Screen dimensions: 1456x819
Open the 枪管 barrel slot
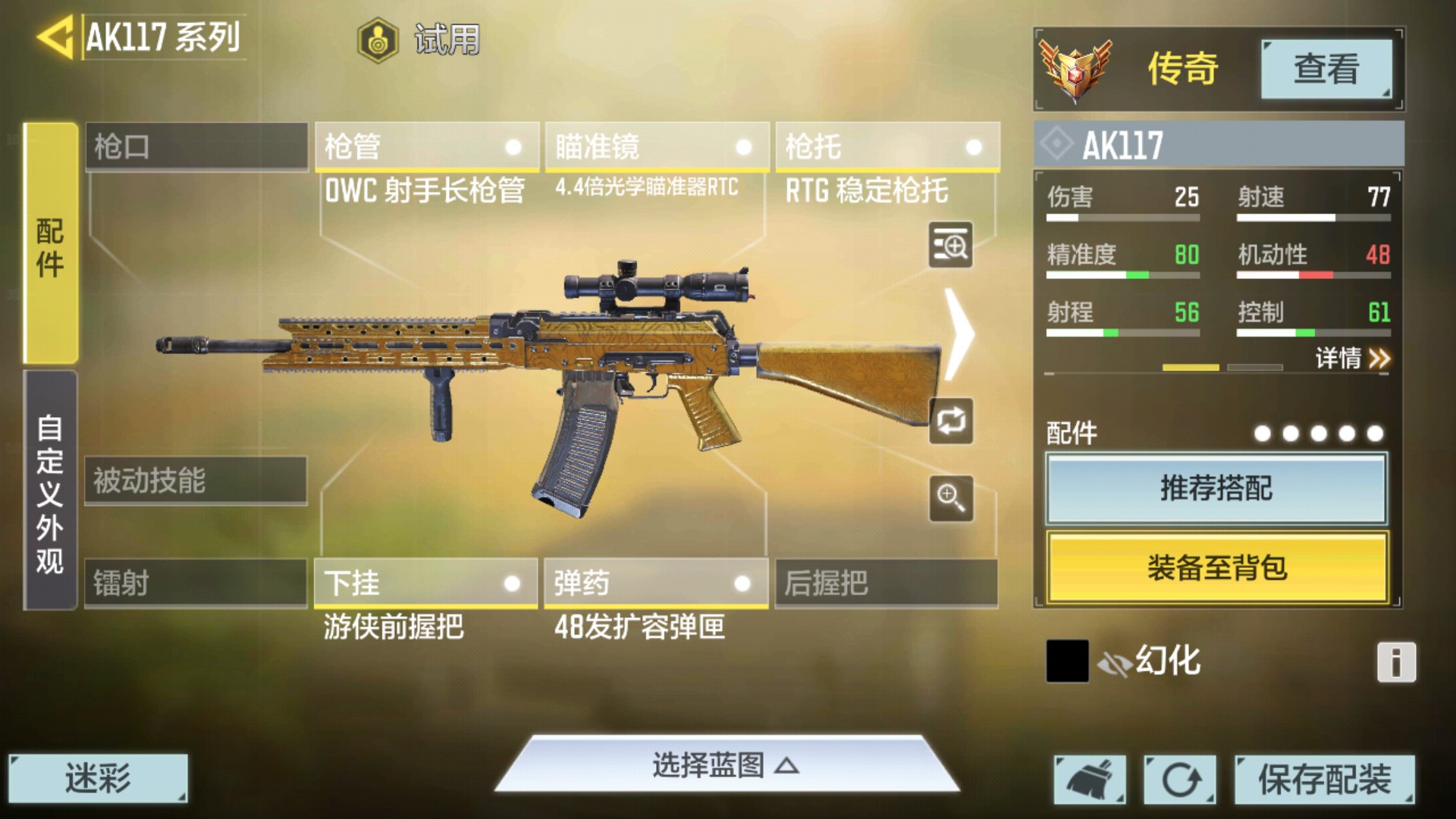(x=426, y=146)
